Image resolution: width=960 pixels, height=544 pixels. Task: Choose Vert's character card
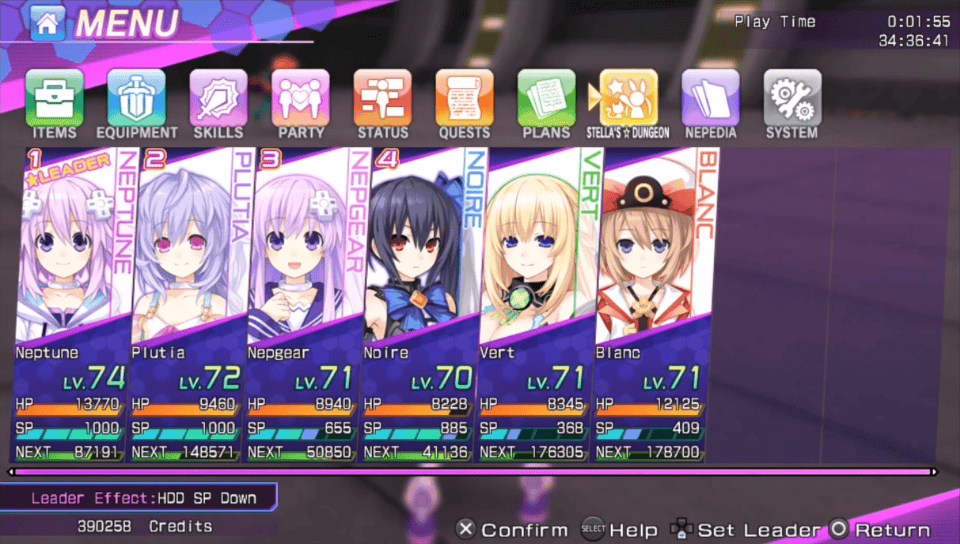(536, 300)
